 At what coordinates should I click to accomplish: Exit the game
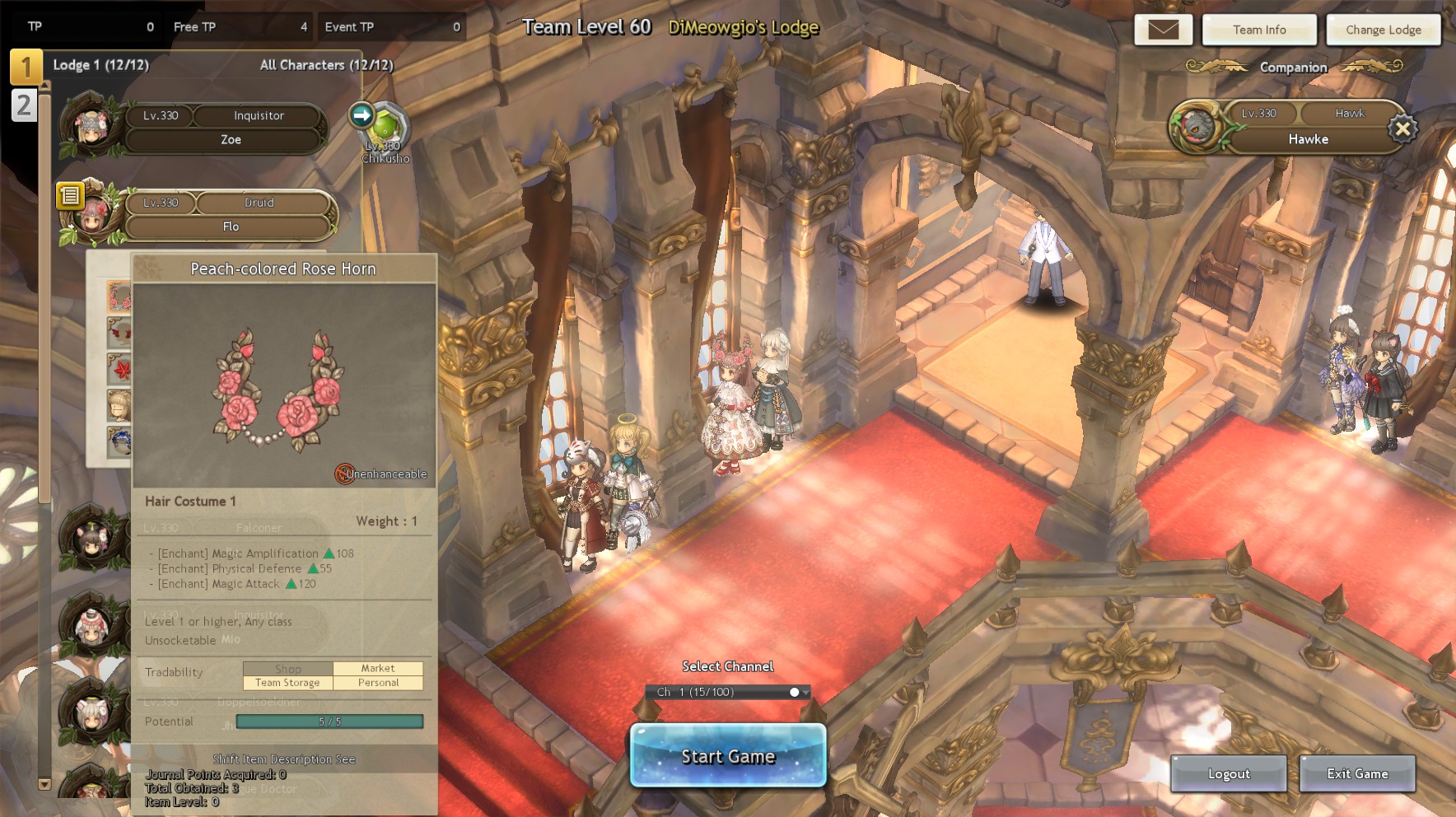coord(1357,773)
